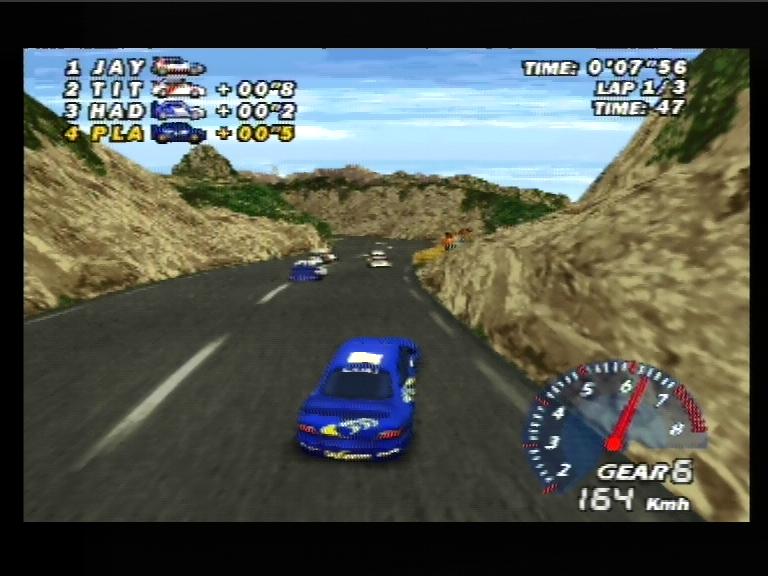Click HAD's third-place standings row
Image resolution: width=768 pixels, height=576 pixels.
(180, 111)
